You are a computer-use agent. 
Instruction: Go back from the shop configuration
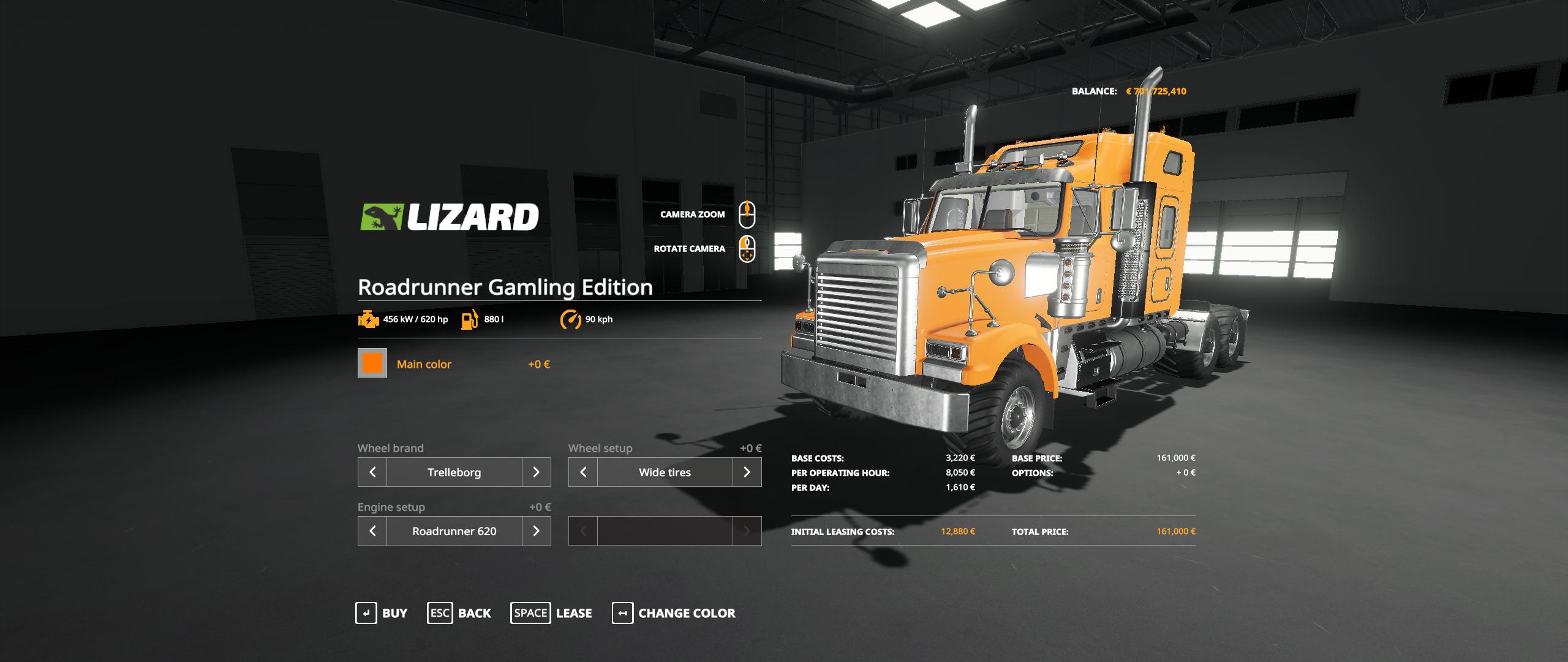(x=459, y=613)
